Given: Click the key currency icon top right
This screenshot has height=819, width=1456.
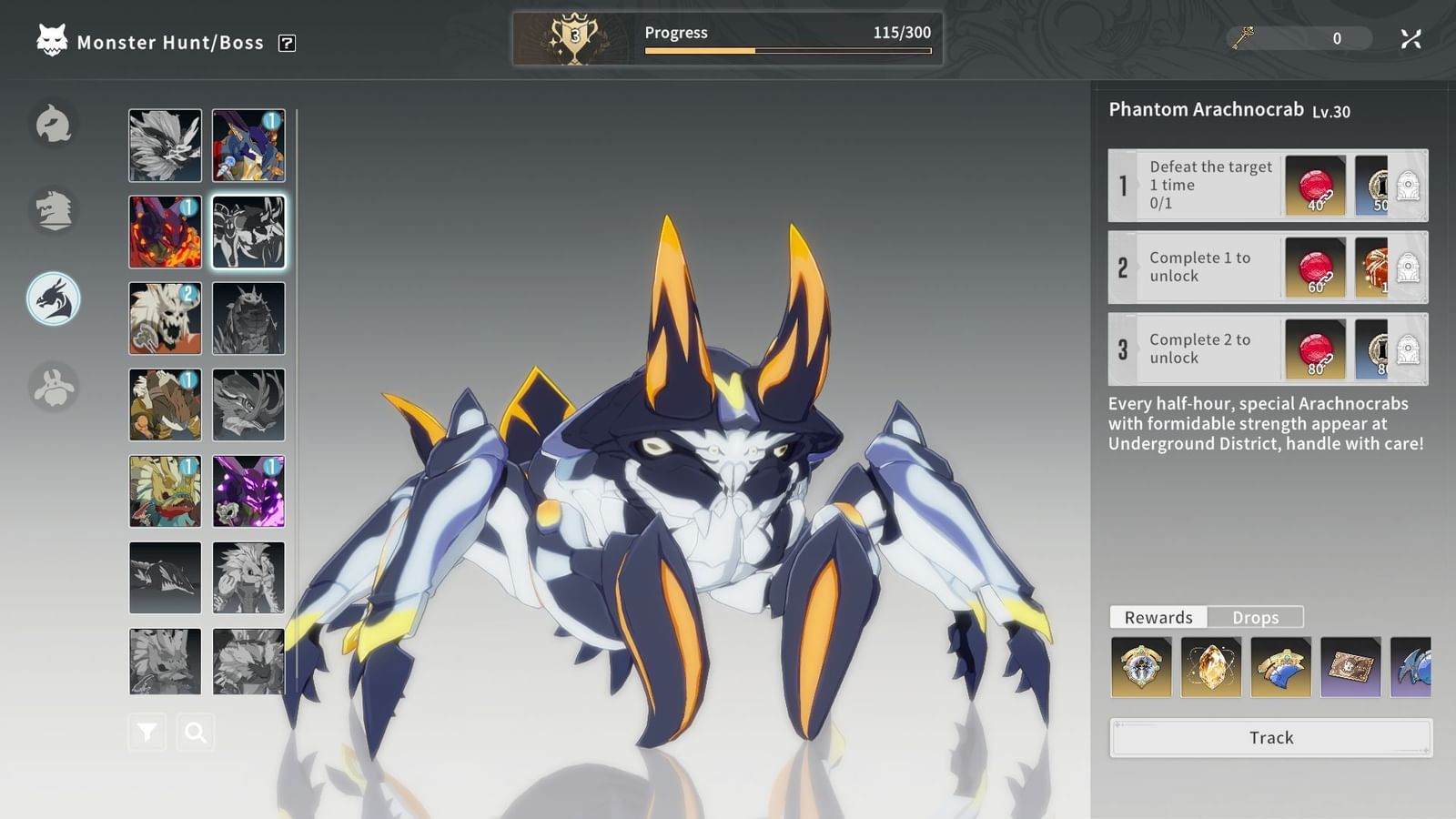Looking at the screenshot, I should pyautogui.click(x=1244, y=38).
